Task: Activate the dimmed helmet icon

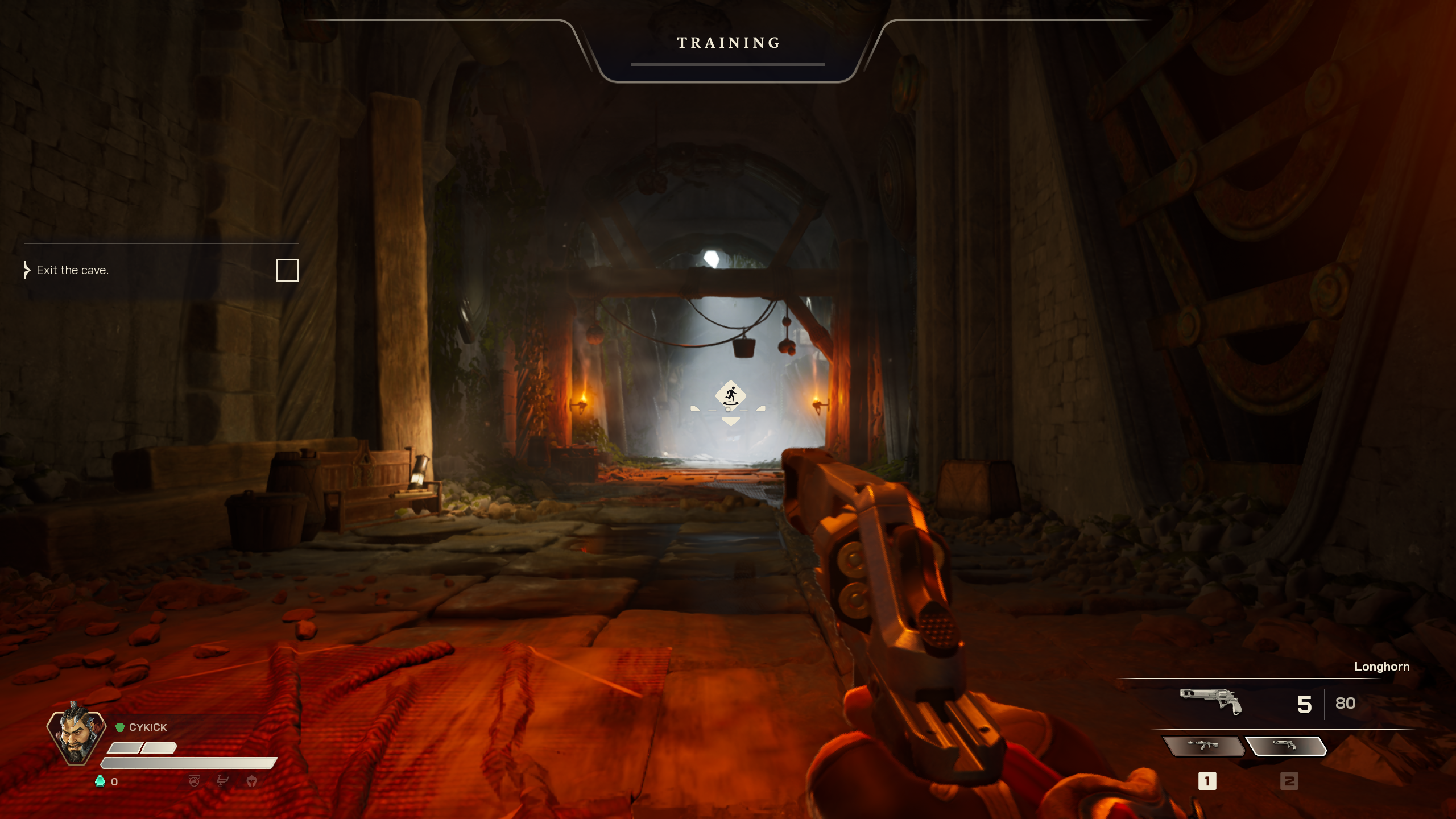Action: [x=251, y=781]
